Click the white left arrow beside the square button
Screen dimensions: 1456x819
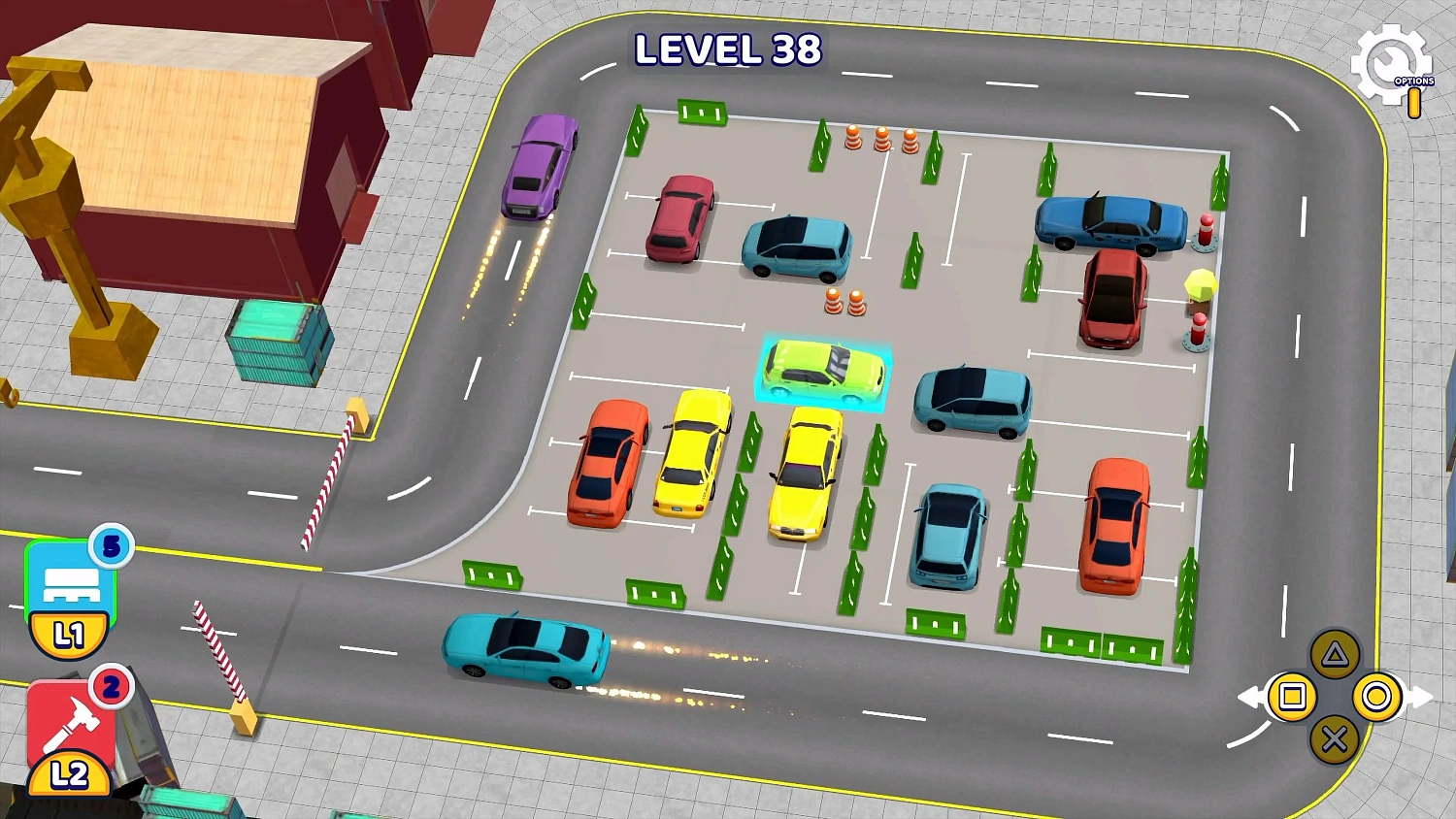pyautogui.click(x=1252, y=696)
